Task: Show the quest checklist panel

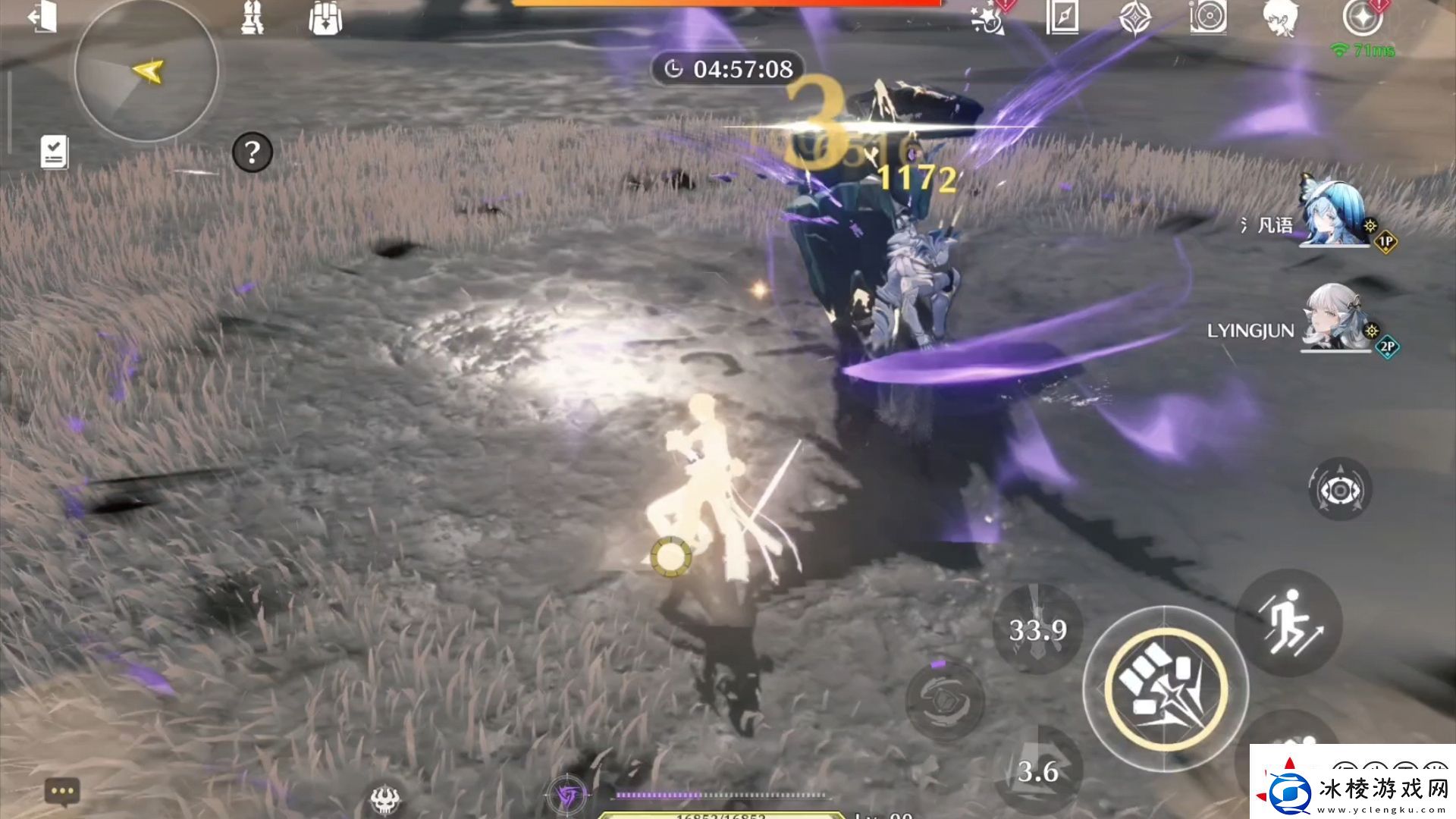Action: (55, 152)
